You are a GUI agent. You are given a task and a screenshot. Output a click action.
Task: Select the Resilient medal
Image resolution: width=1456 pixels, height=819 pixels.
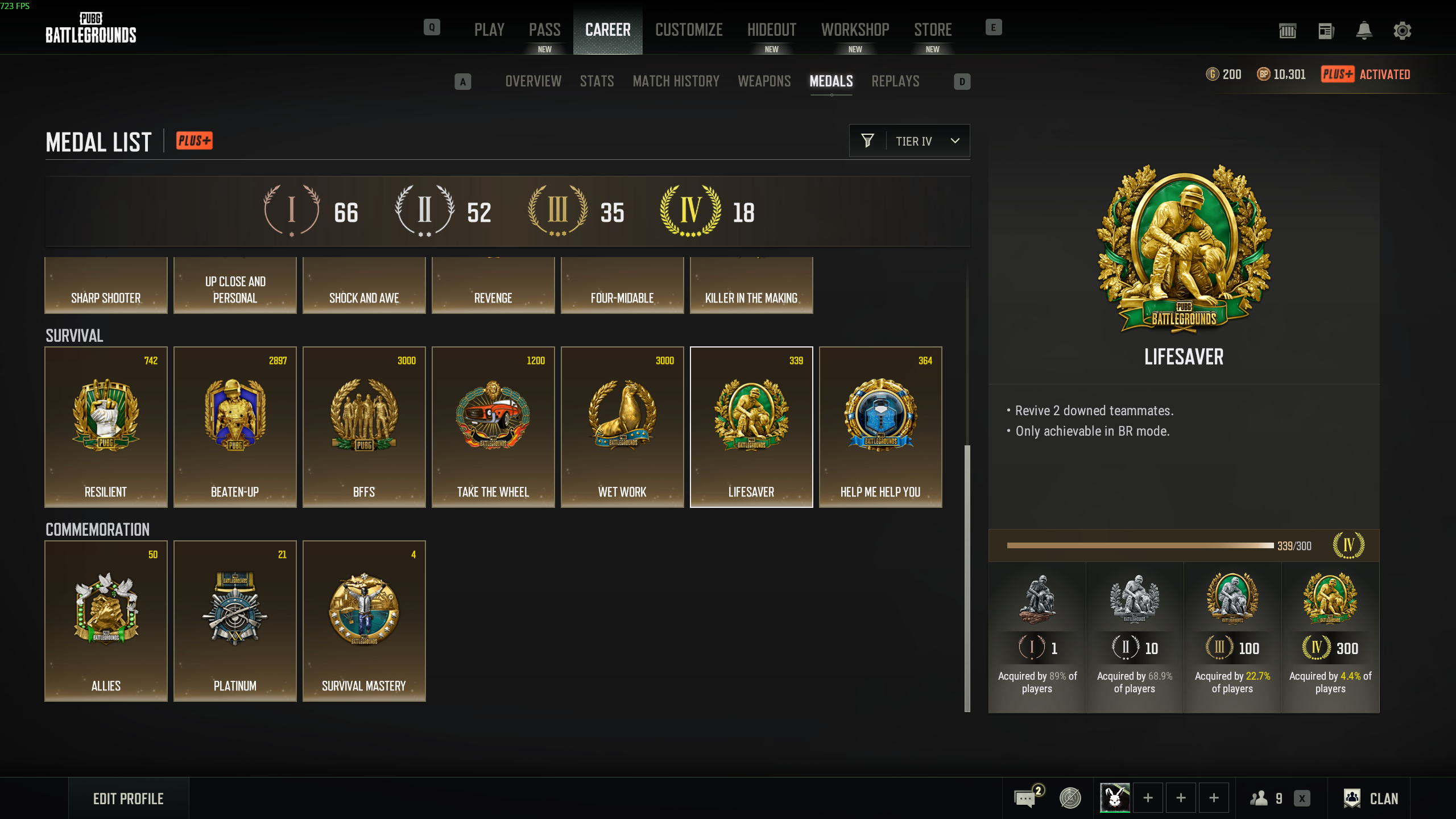coord(106,427)
